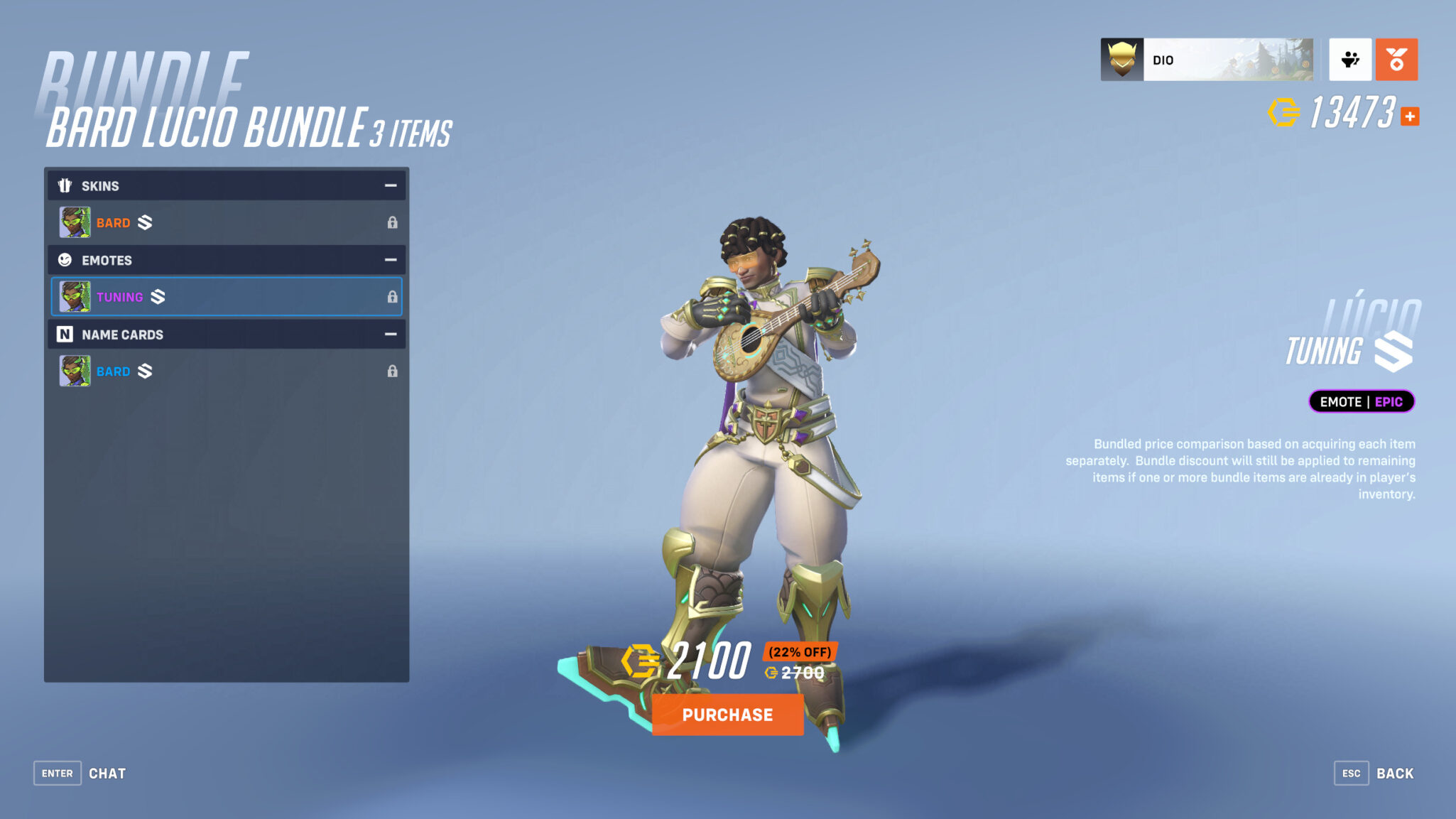Click the Purchase button
Screen dimensions: 1456x819
727,715
